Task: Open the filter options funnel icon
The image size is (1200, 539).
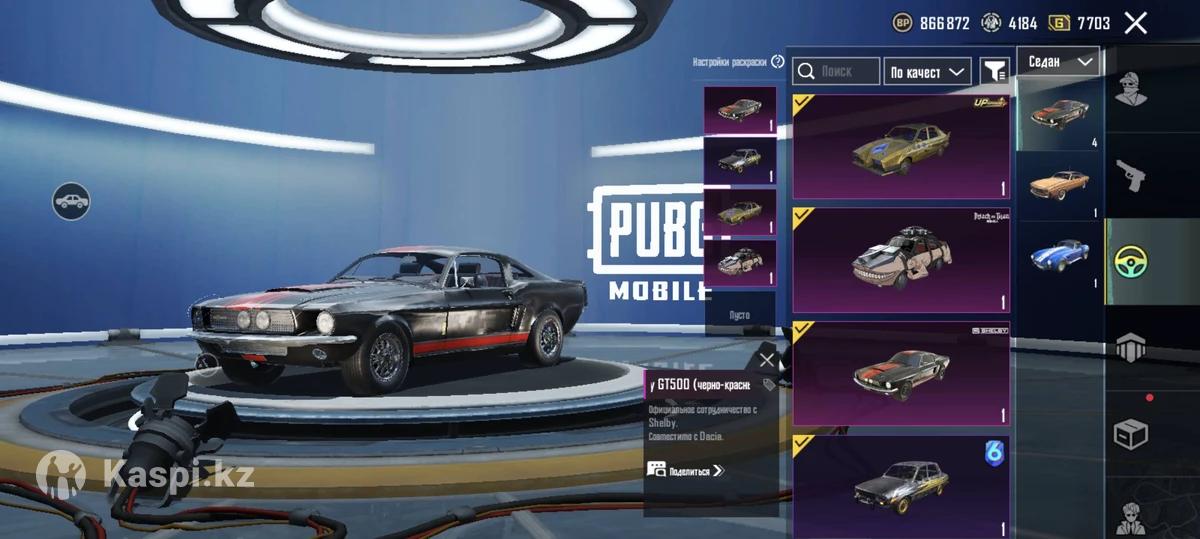Action: [994, 71]
